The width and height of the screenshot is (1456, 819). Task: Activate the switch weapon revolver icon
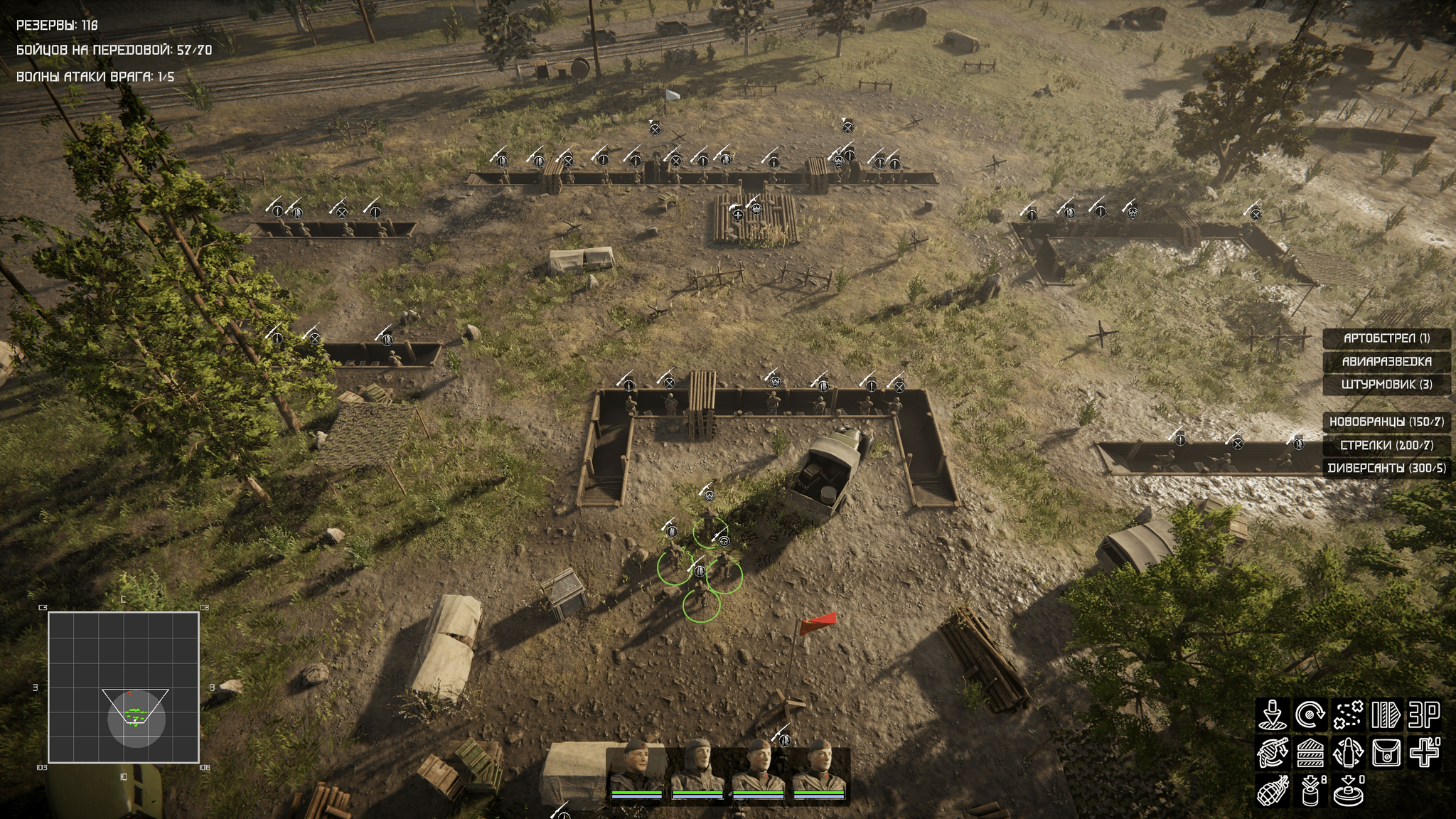[x=1272, y=754]
